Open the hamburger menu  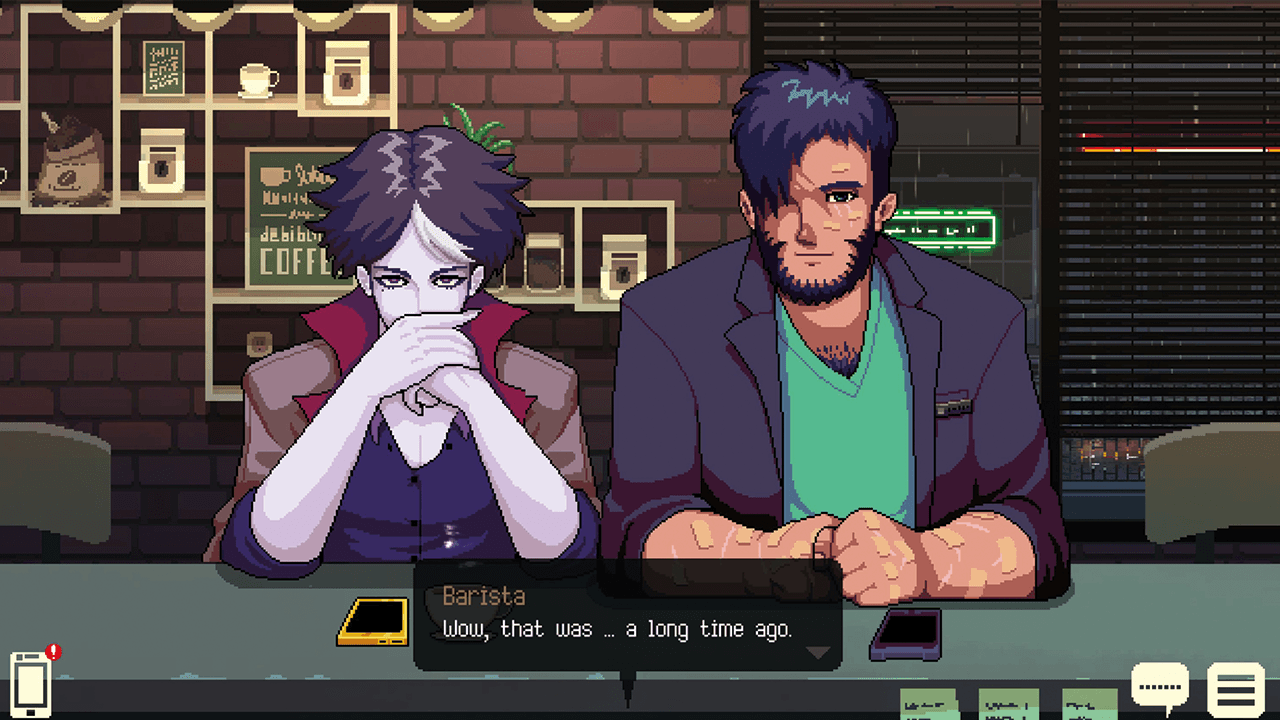pyautogui.click(x=1236, y=689)
